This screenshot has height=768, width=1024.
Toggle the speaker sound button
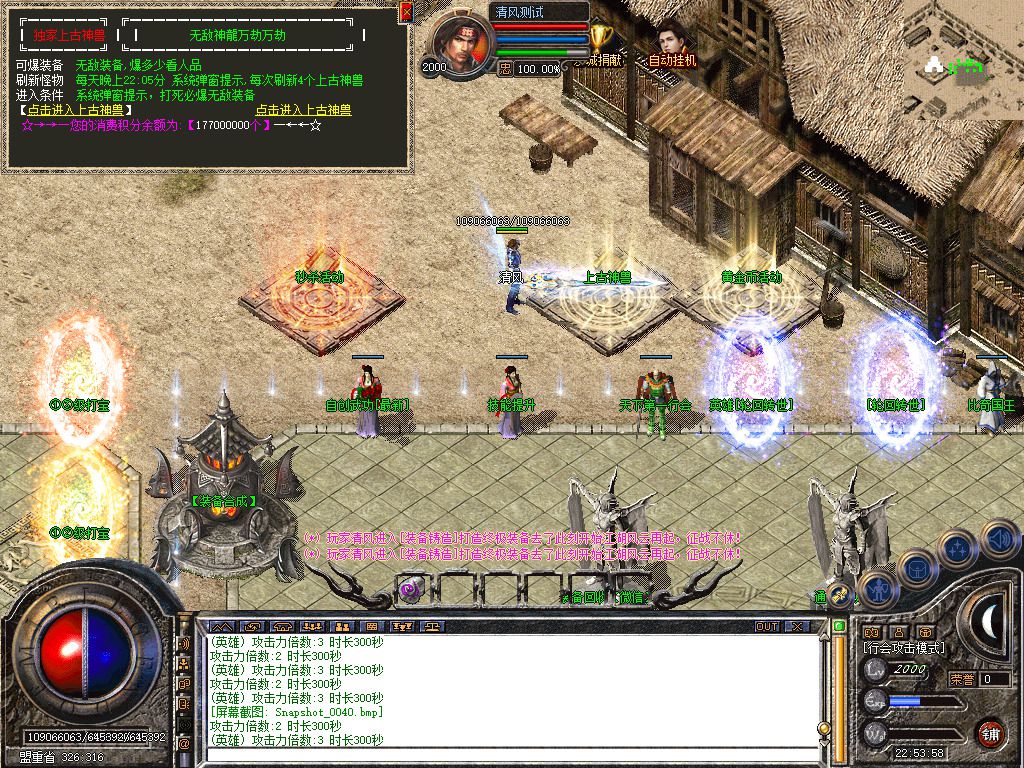pos(998,539)
